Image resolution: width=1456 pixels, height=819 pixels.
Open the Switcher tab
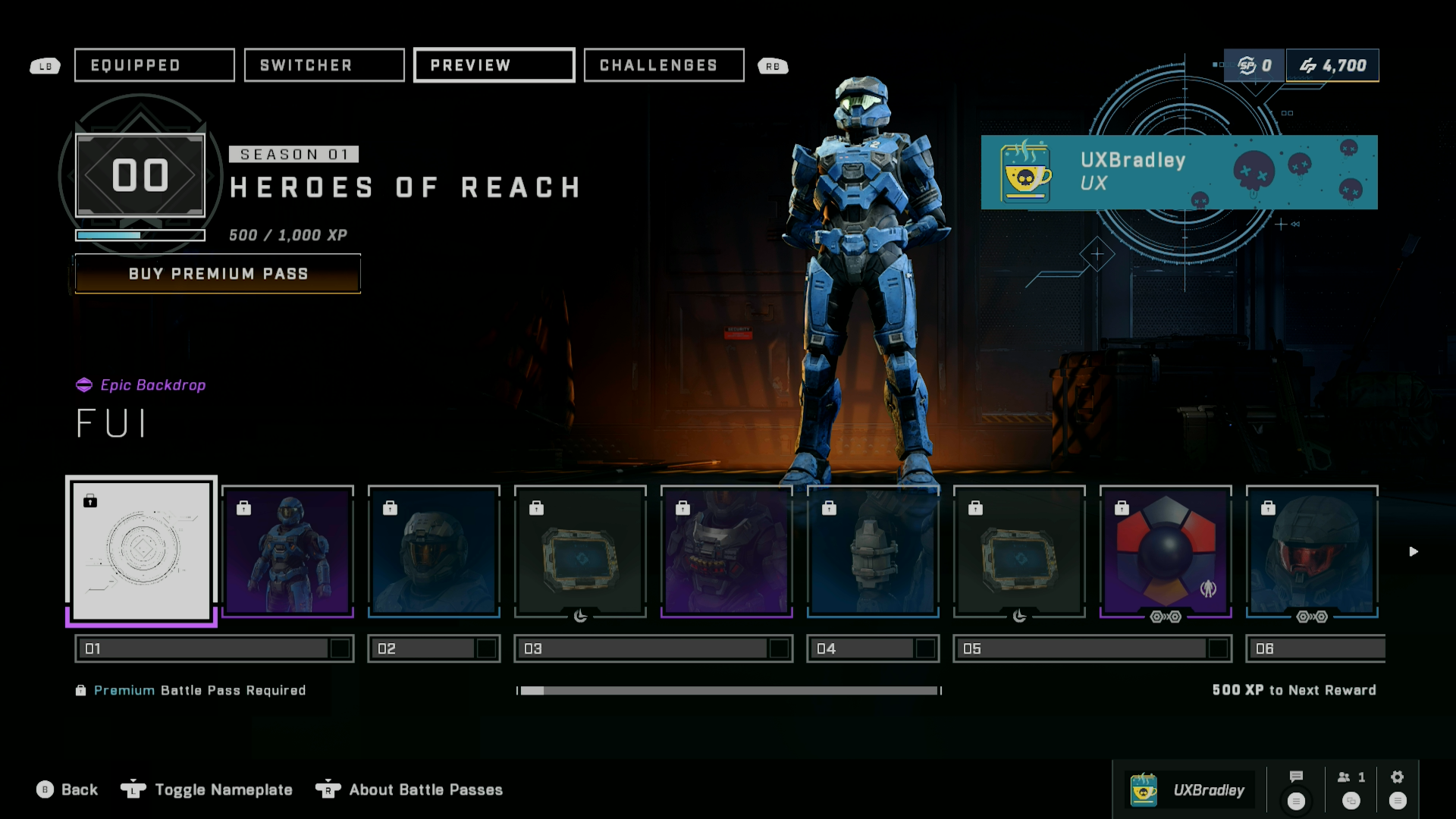324,65
